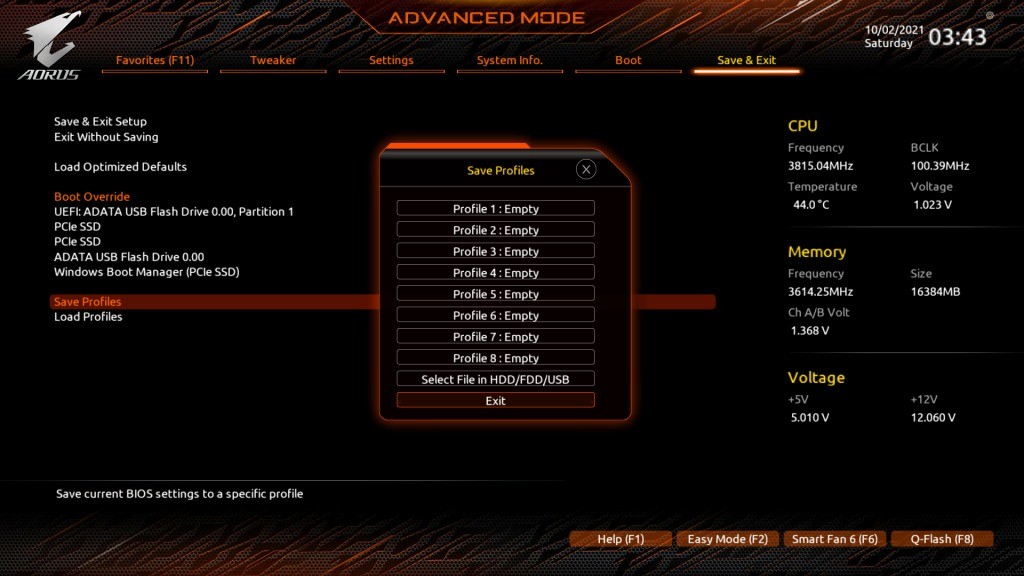Boot from Windows Boot Manager (PCIe SSD)

click(146, 272)
